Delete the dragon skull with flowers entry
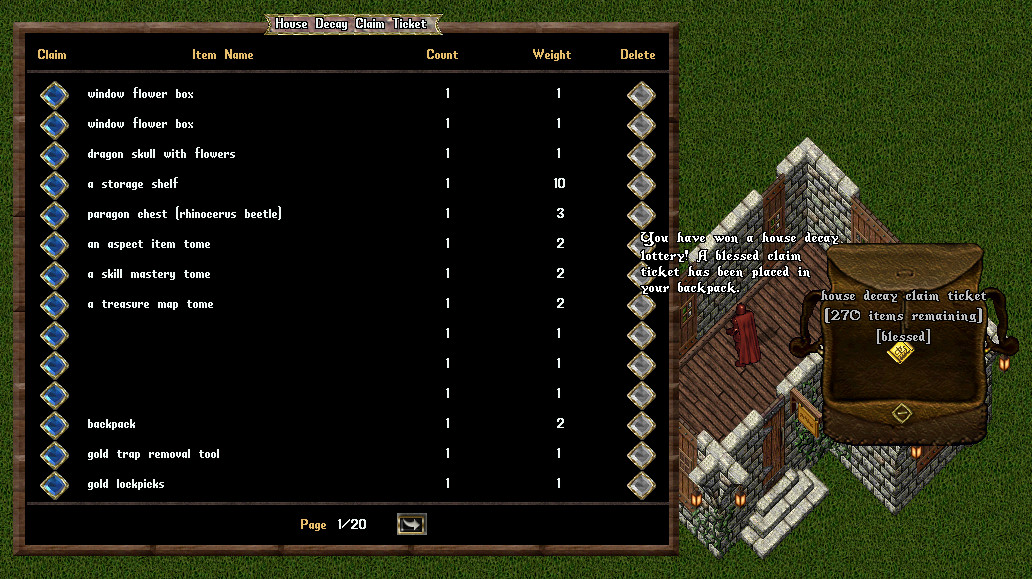1032x579 pixels. pyautogui.click(x=640, y=155)
